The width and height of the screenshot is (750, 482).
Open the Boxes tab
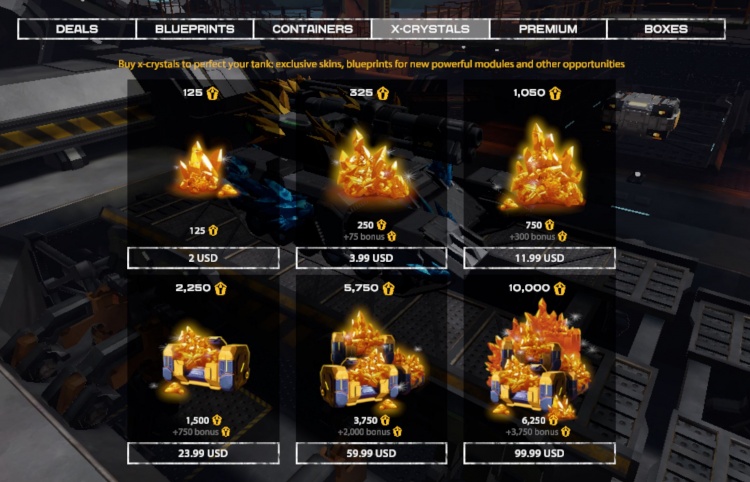pos(666,29)
